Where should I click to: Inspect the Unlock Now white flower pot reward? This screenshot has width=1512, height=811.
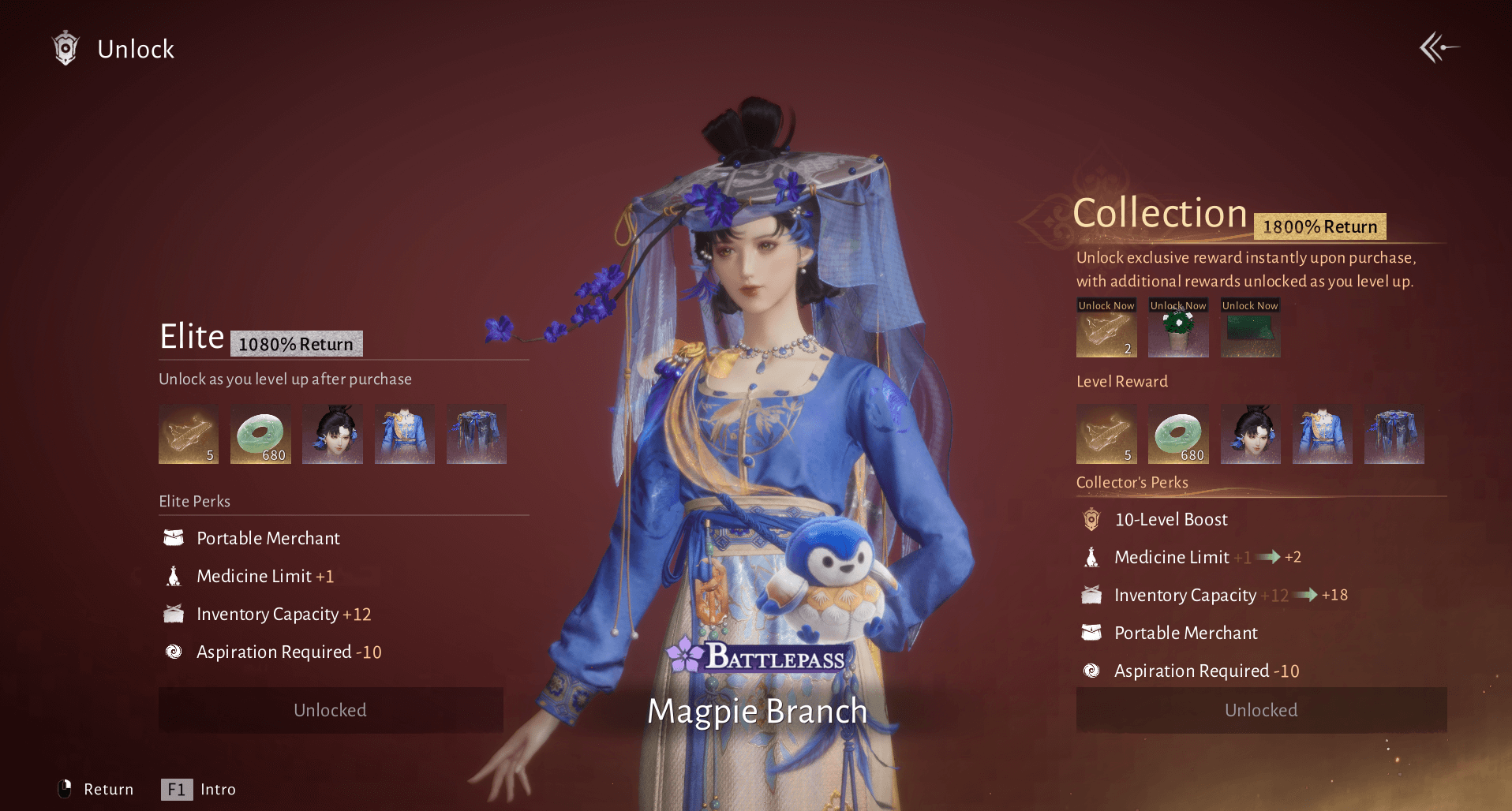(x=1178, y=329)
